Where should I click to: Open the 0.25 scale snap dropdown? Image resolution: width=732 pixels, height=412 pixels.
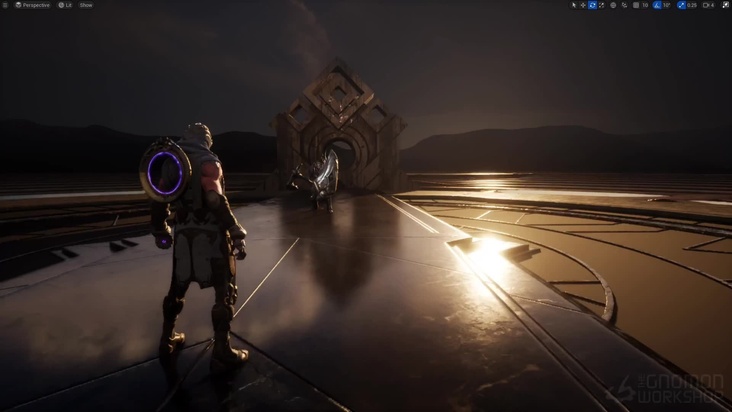pyautogui.click(x=692, y=5)
